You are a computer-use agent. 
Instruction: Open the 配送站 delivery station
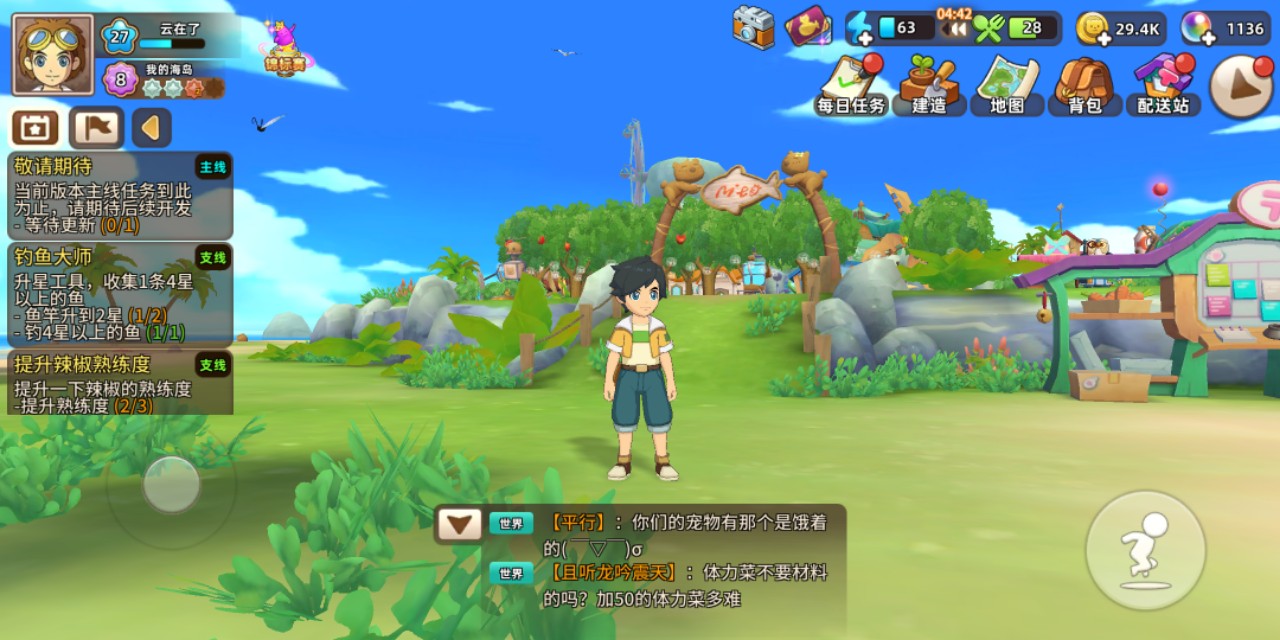point(1163,84)
